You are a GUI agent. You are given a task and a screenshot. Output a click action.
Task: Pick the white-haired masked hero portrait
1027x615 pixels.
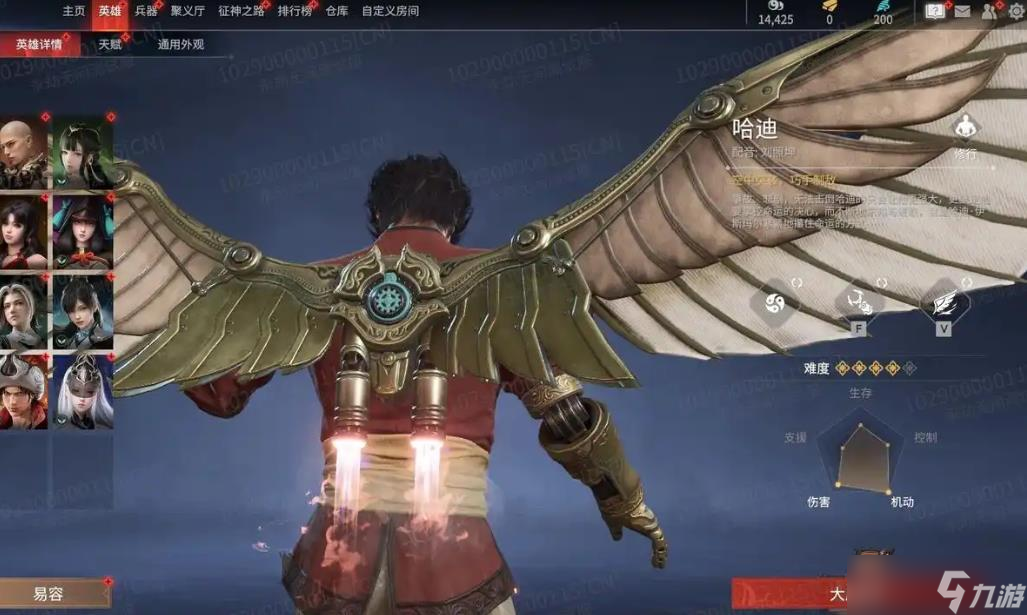[82, 389]
